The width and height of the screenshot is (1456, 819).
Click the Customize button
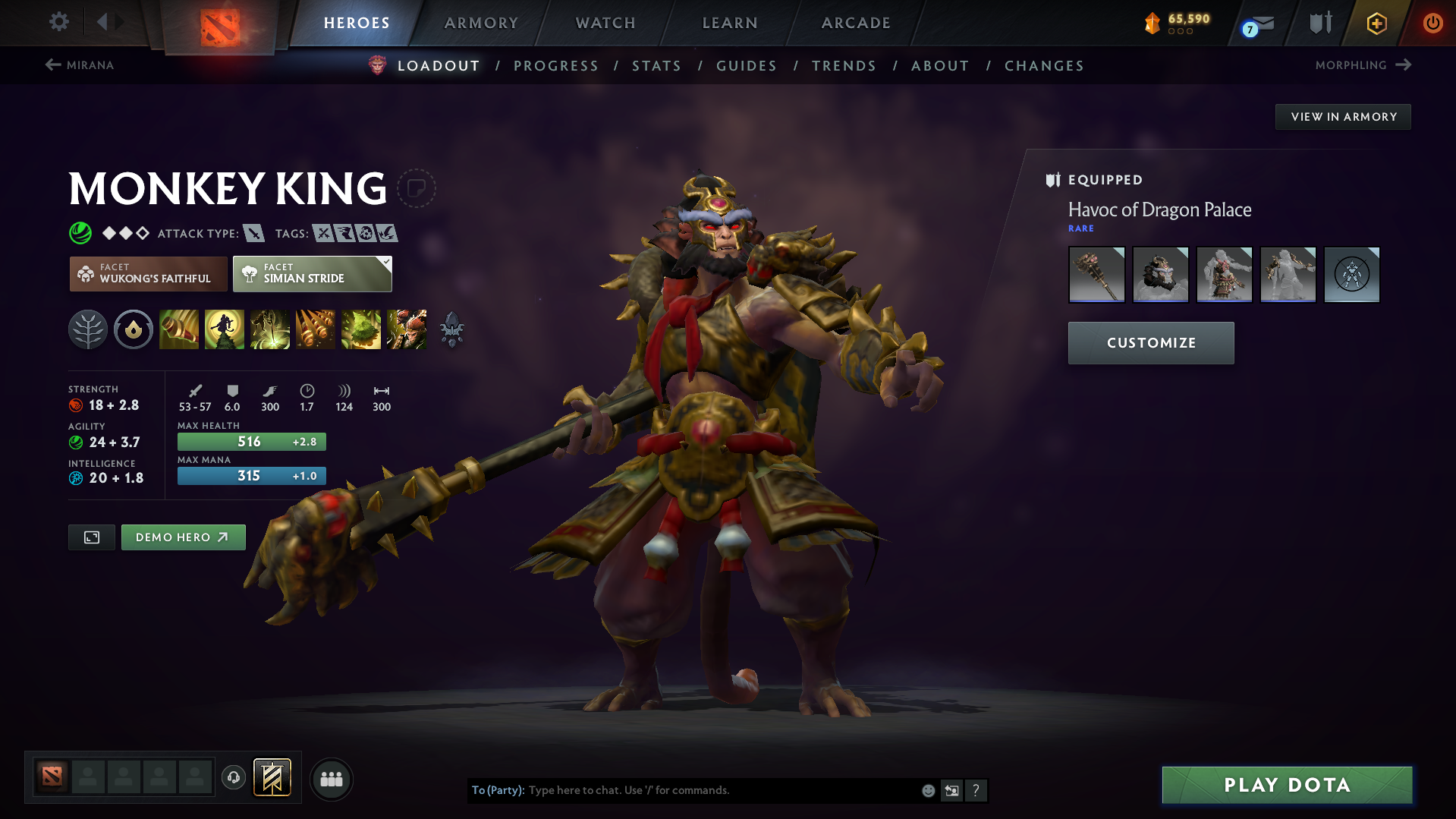pos(1150,342)
